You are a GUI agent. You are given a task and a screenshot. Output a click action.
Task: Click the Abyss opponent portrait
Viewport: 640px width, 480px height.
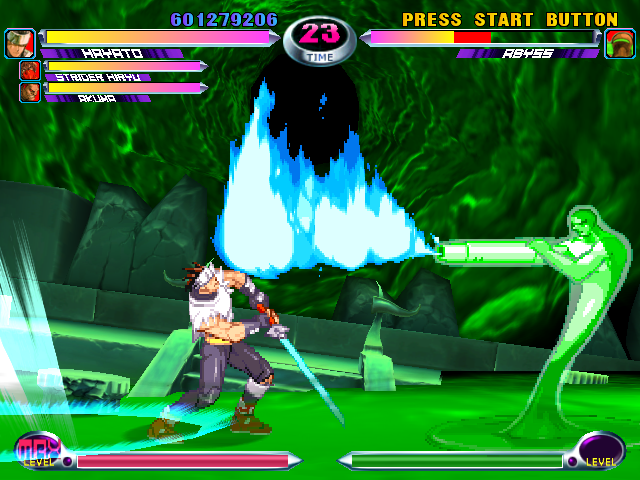(x=620, y=43)
